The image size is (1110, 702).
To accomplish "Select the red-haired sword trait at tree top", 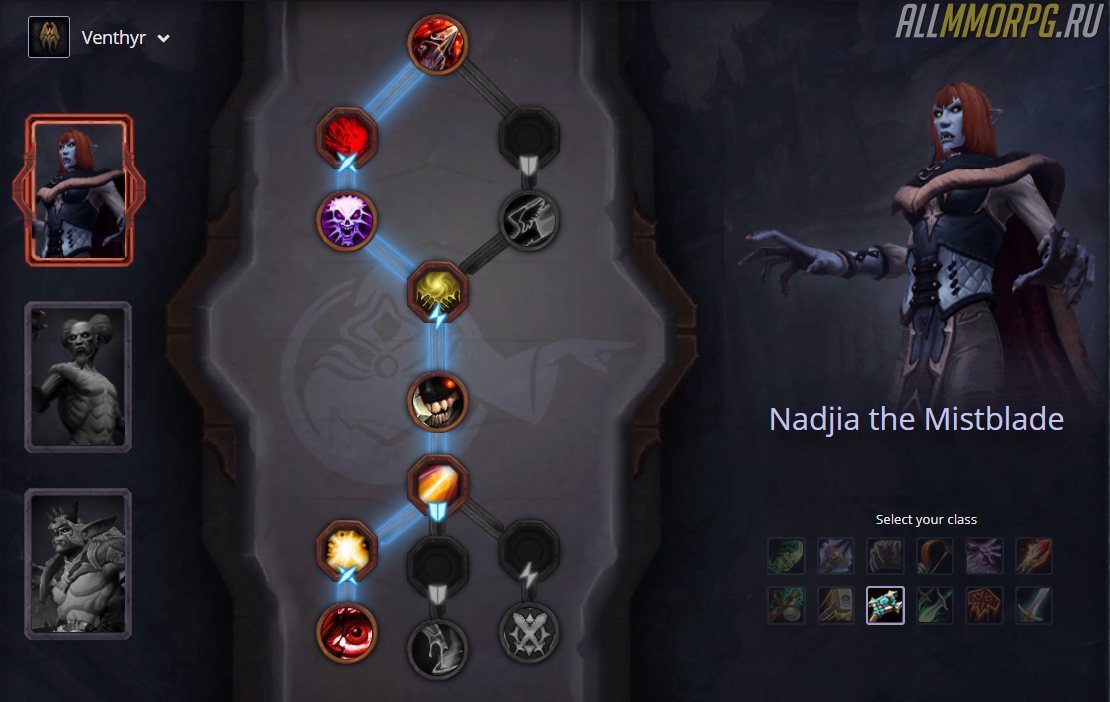I will coord(438,43).
